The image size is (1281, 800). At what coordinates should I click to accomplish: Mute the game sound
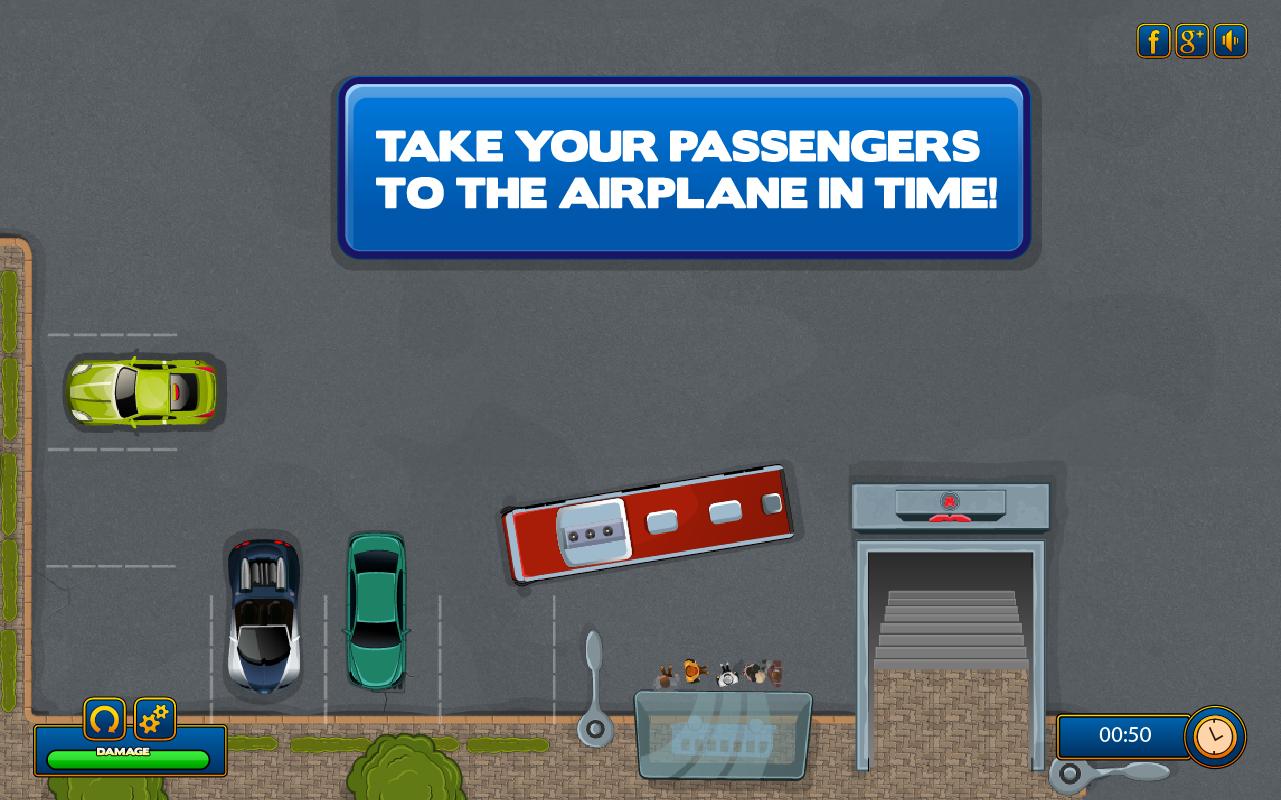point(1230,41)
